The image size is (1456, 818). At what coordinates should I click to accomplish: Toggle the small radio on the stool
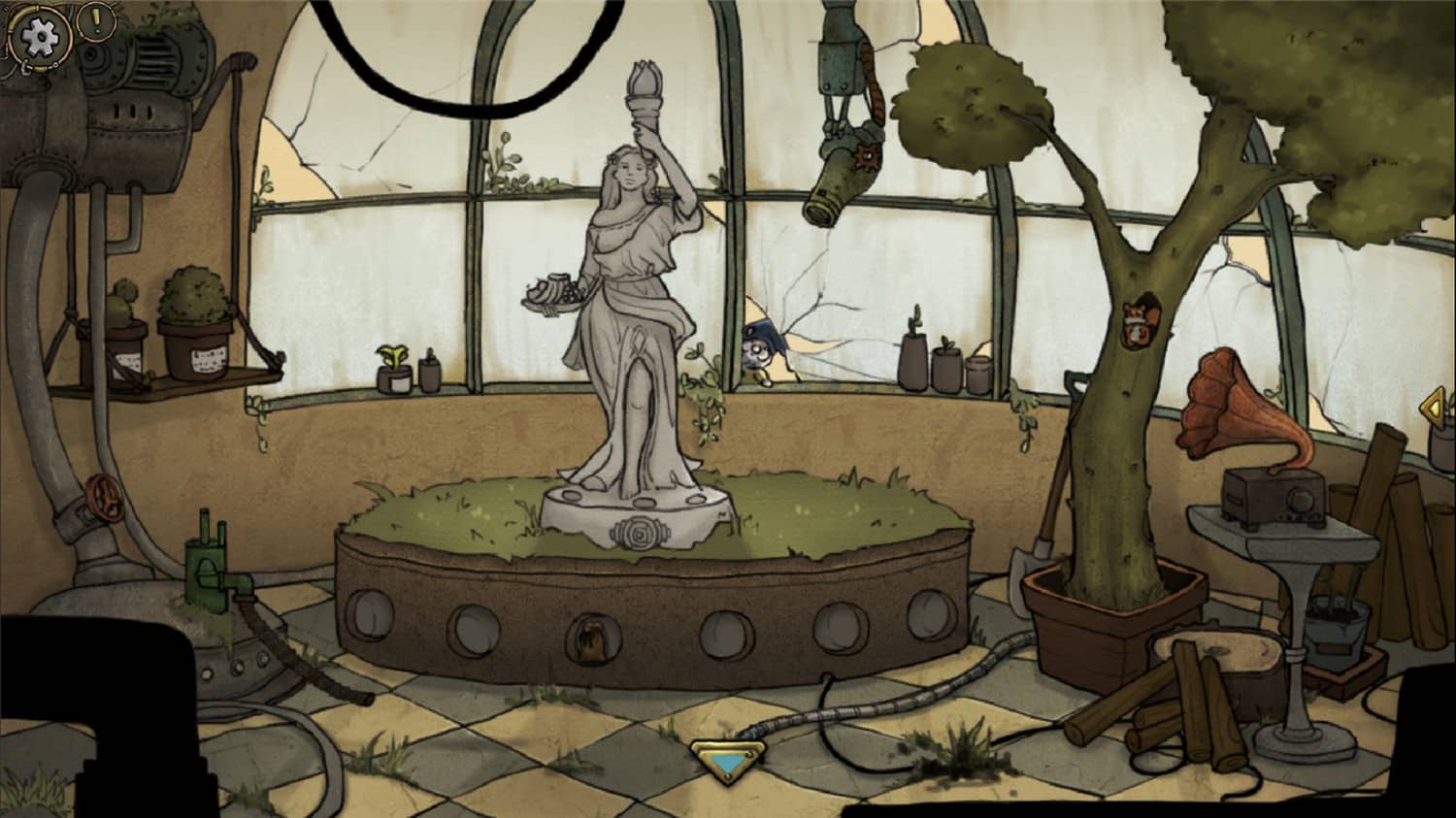click(1274, 497)
